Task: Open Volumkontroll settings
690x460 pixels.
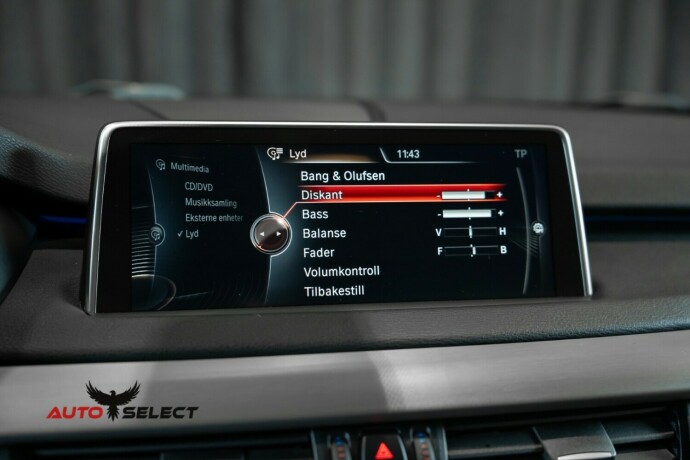Action: [x=341, y=271]
